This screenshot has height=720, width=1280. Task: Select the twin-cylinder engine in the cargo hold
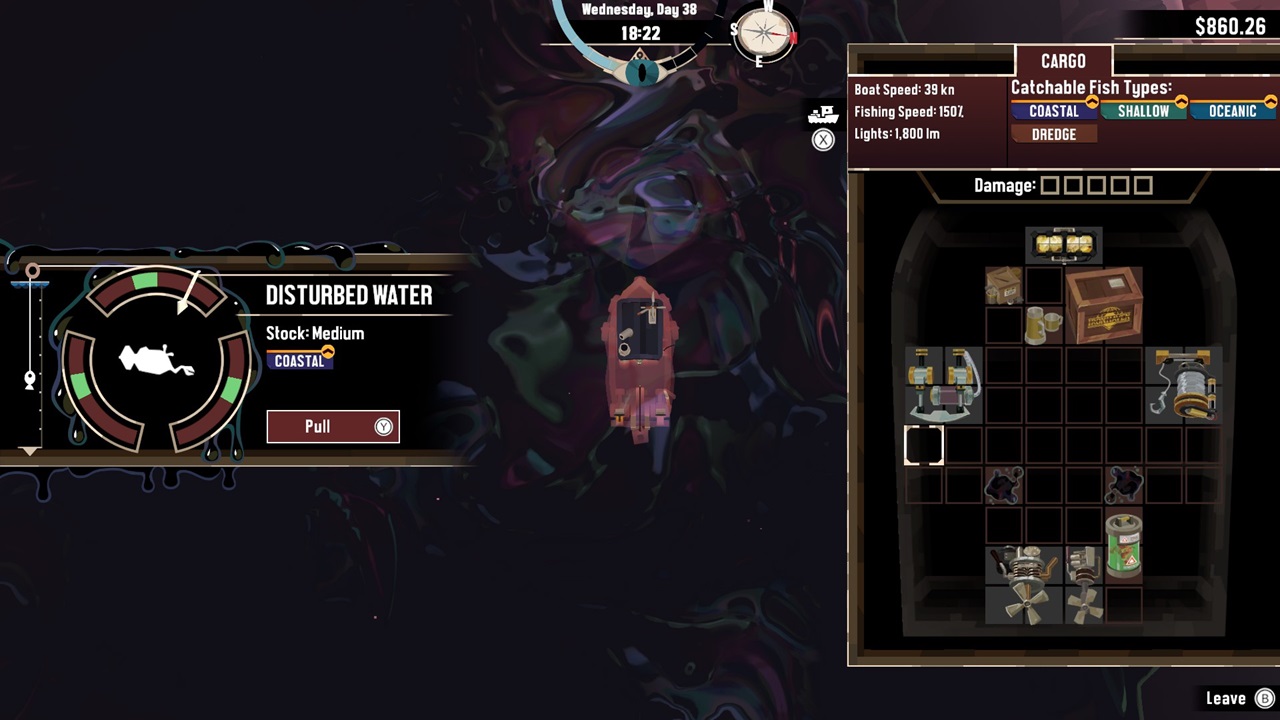click(945, 385)
